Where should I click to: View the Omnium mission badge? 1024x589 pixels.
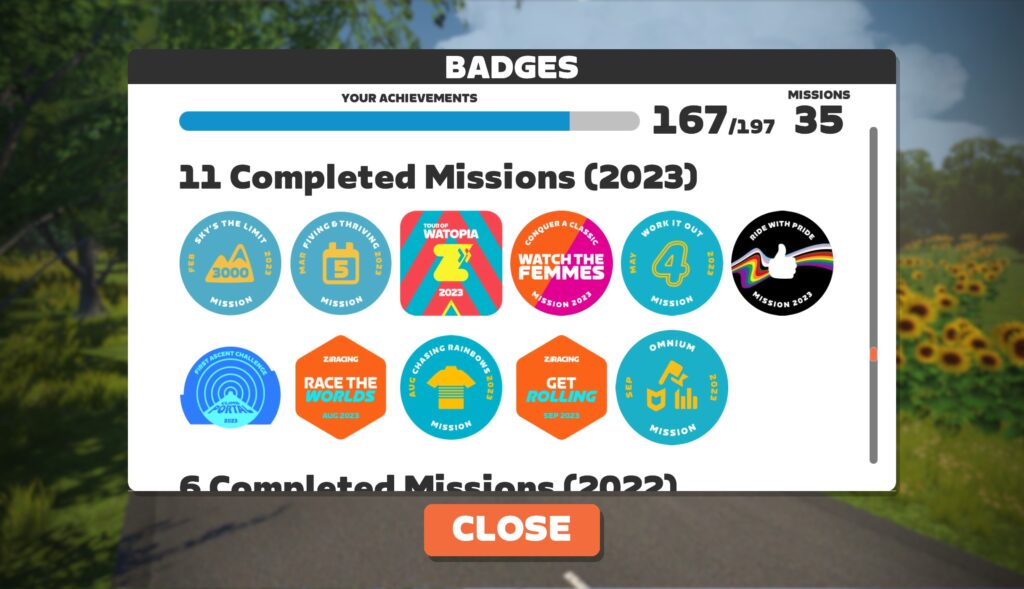pyautogui.click(x=672, y=387)
